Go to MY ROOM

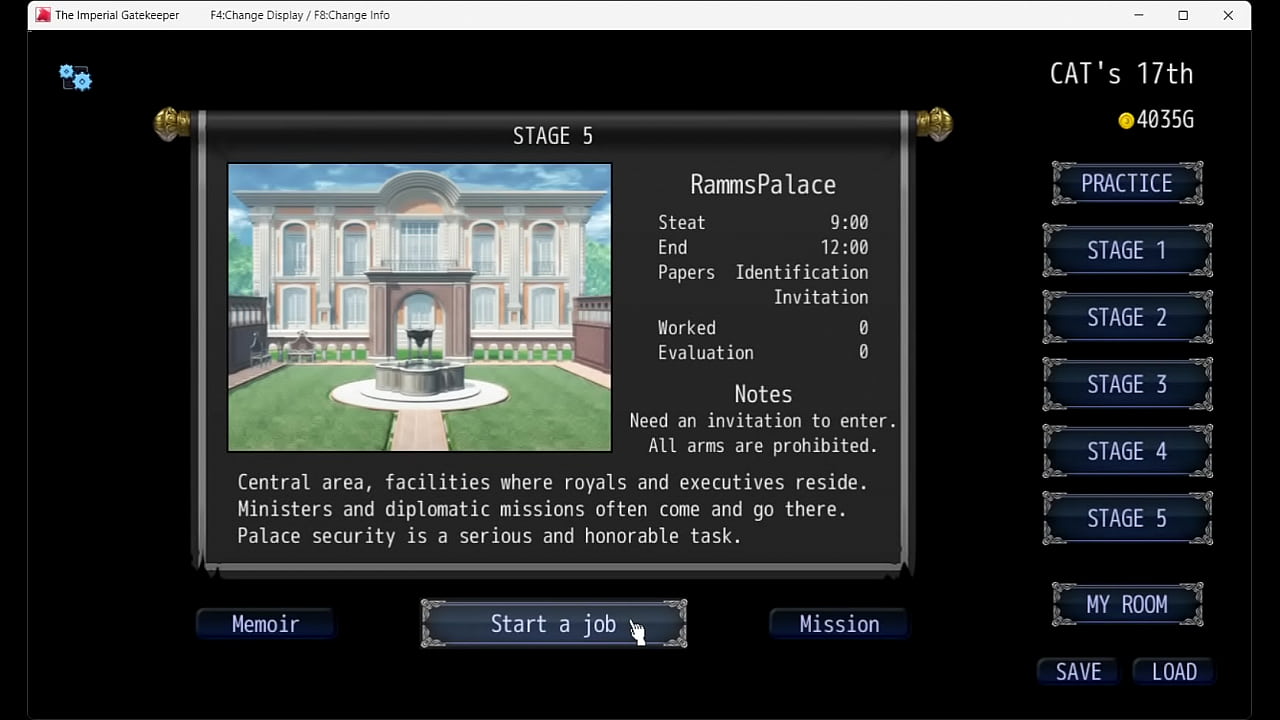coord(1126,605)
